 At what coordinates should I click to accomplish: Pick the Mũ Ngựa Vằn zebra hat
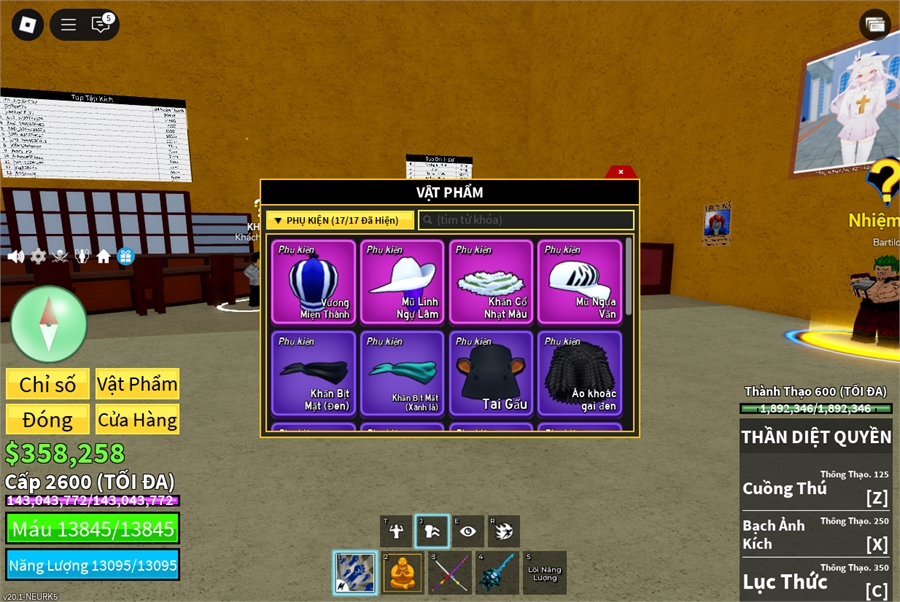click(580, 282)
